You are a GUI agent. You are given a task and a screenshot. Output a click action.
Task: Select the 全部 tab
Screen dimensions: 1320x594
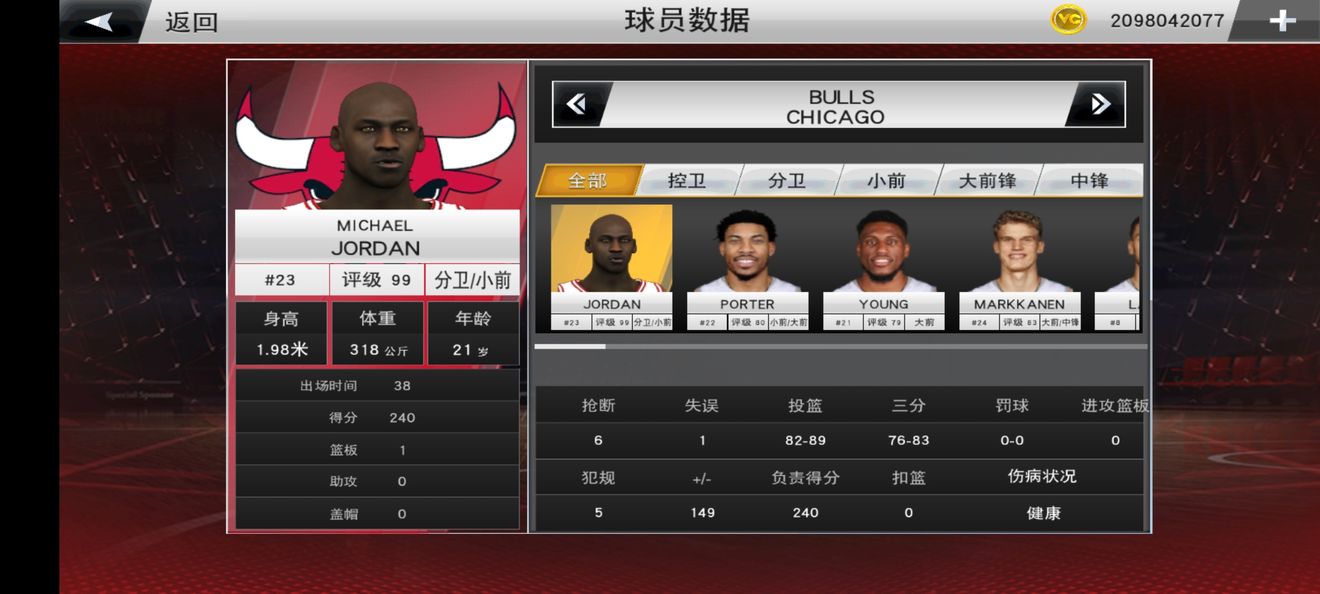[x=588, y=181]
